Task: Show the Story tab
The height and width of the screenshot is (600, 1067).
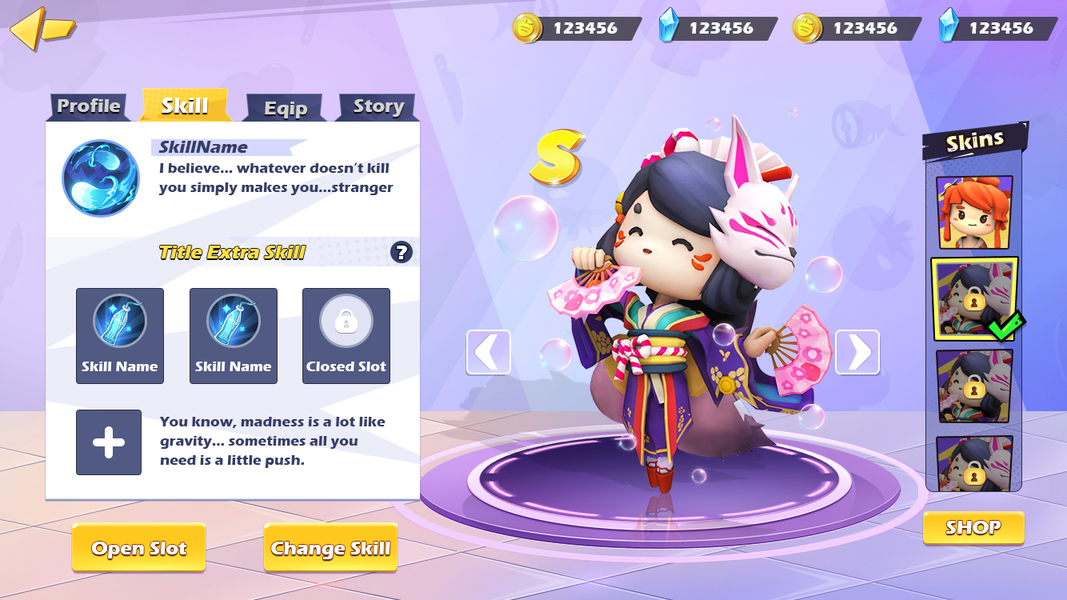Action: [x=377, y=107]
